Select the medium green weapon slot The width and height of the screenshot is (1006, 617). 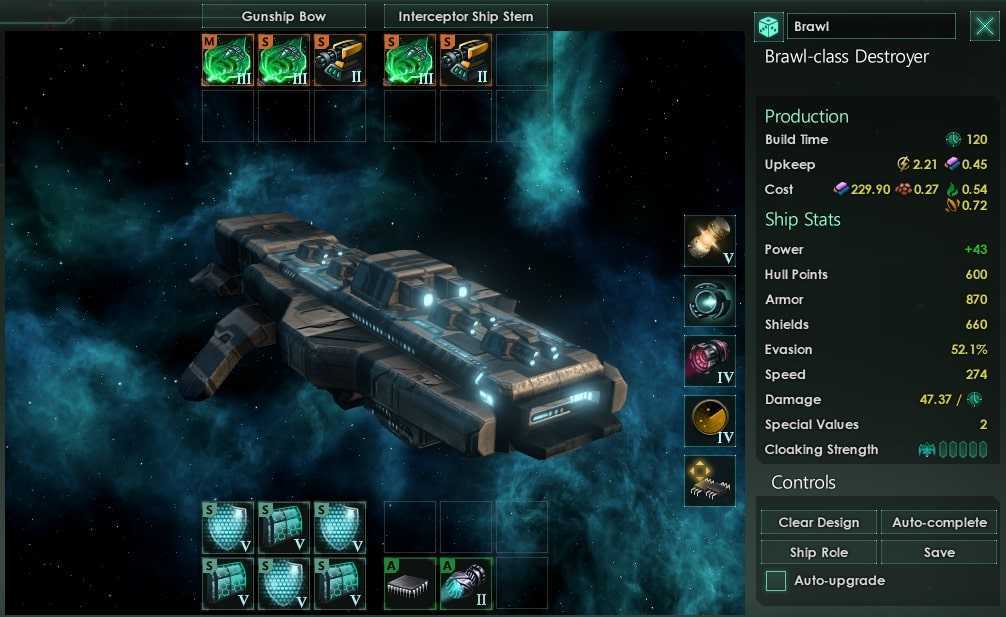227,60
